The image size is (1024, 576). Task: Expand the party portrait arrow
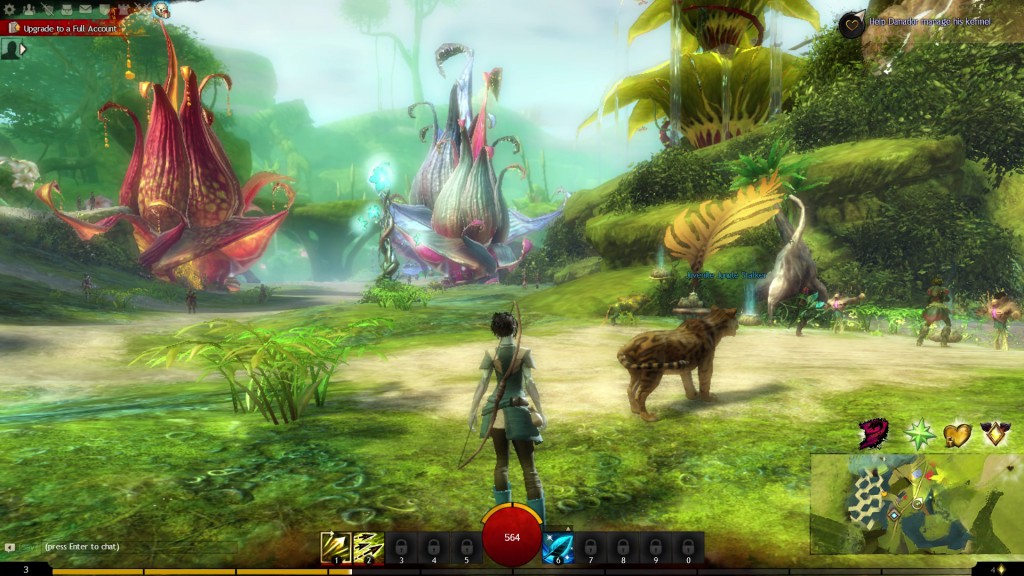(x=23, y=48)
